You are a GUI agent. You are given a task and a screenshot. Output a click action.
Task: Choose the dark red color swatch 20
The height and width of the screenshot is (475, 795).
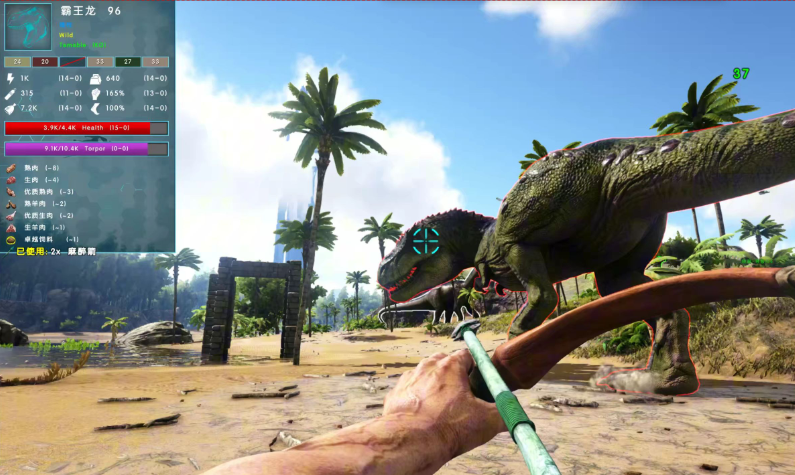45,61
